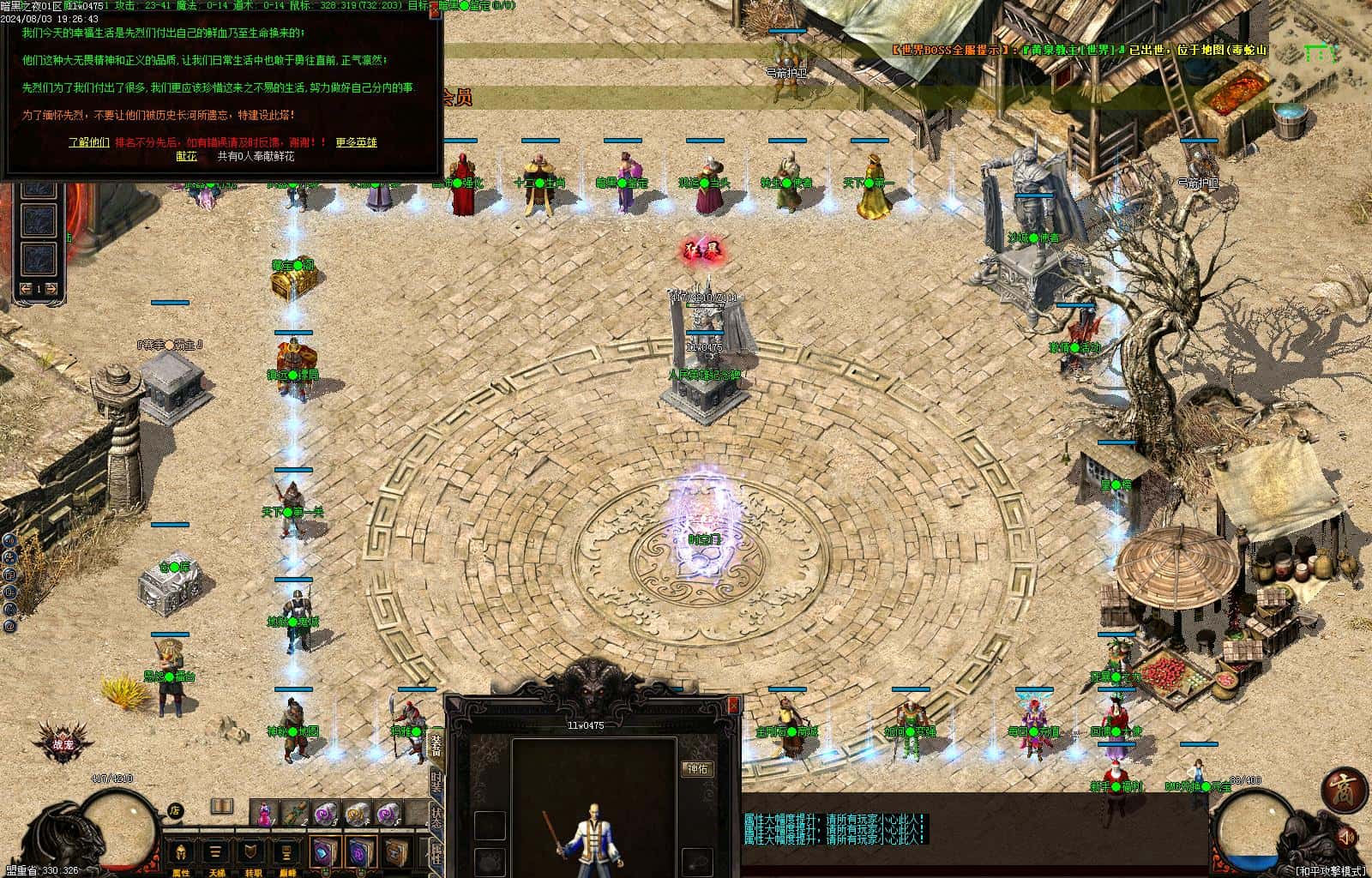Switch to the 时装 tab
1372x878 pixels.
pyautogui.click(x=436, y=782)
